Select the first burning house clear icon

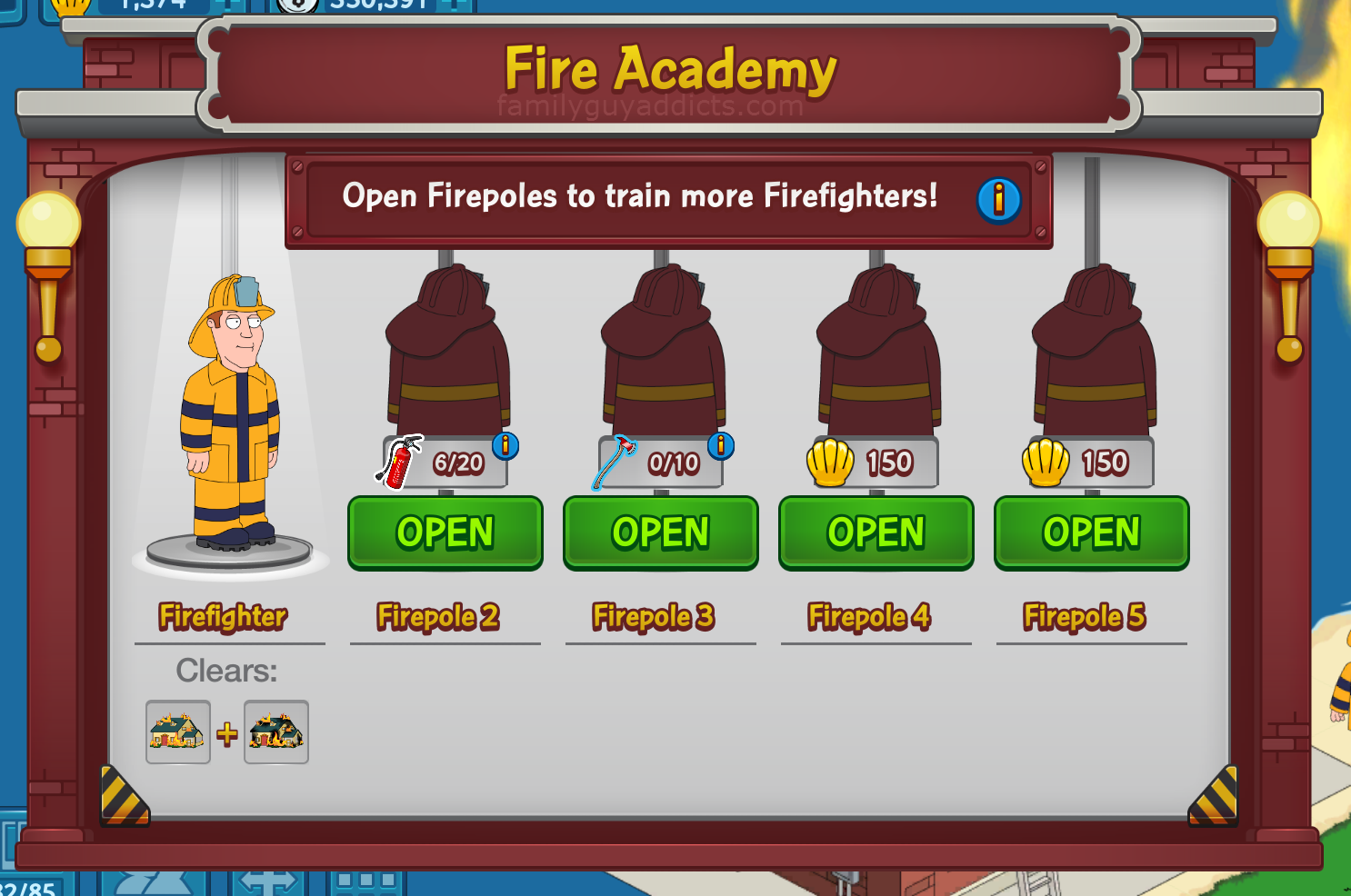178,732
